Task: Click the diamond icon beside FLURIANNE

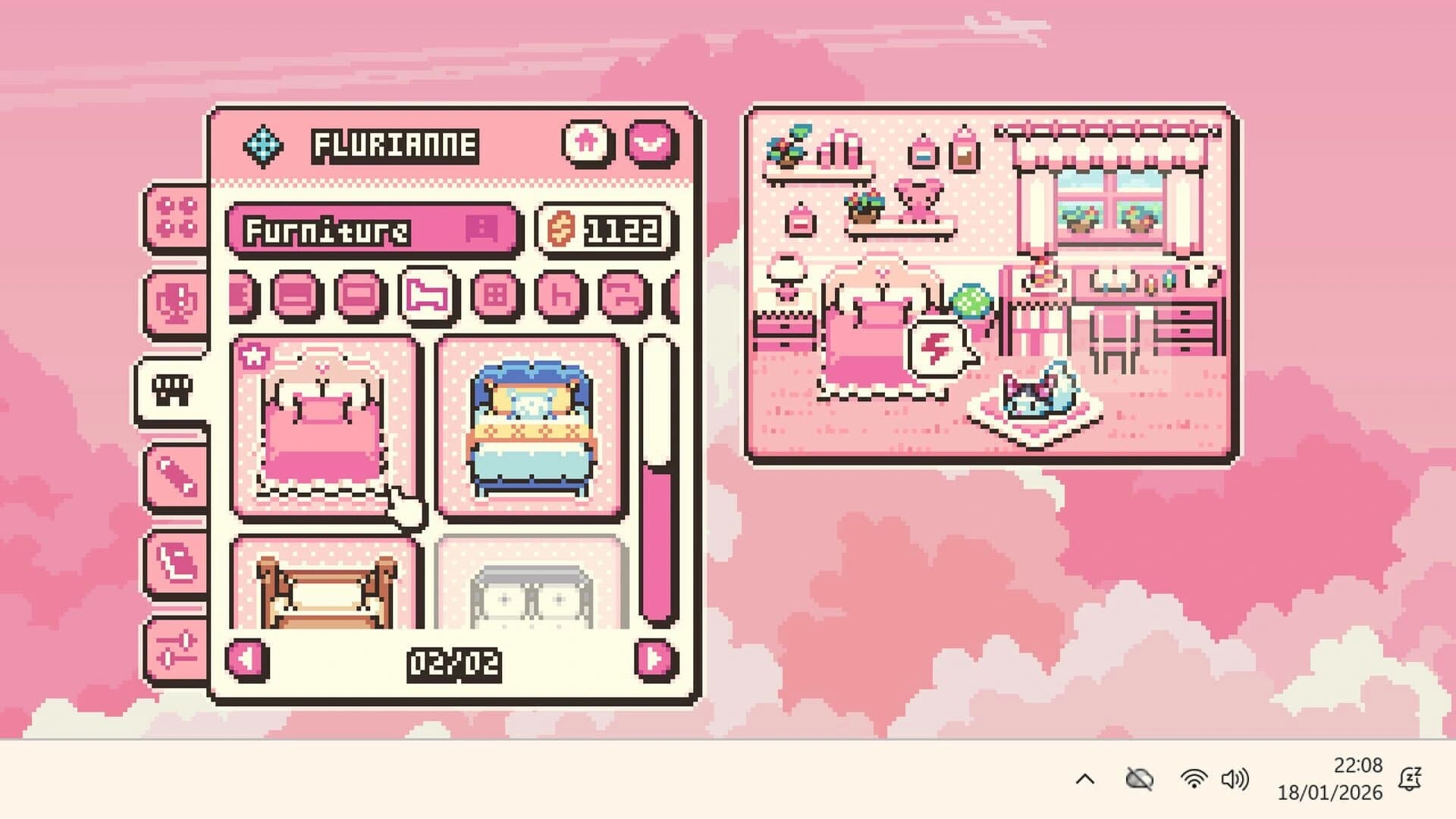Action: click(265, 142)
